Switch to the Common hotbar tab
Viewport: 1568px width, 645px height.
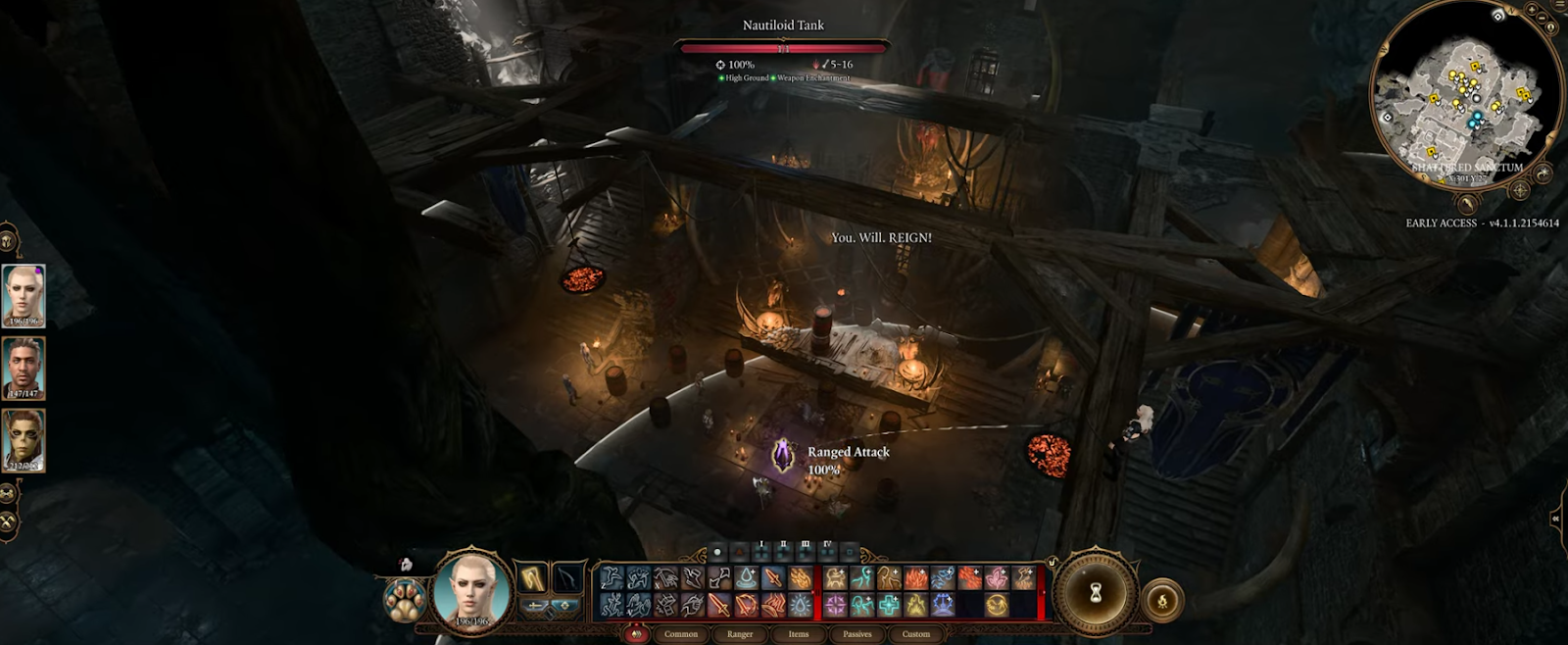[681, 634]
